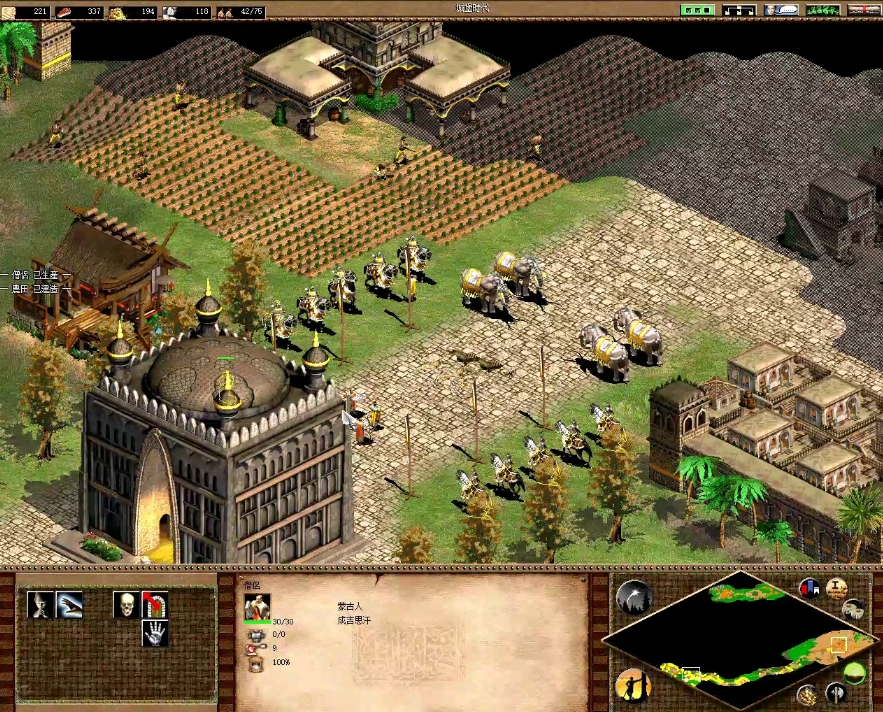Click the mushroom-shaped round button beside the minimap
The width and height of the screenshot is (883, 712).
pos(853,609)
